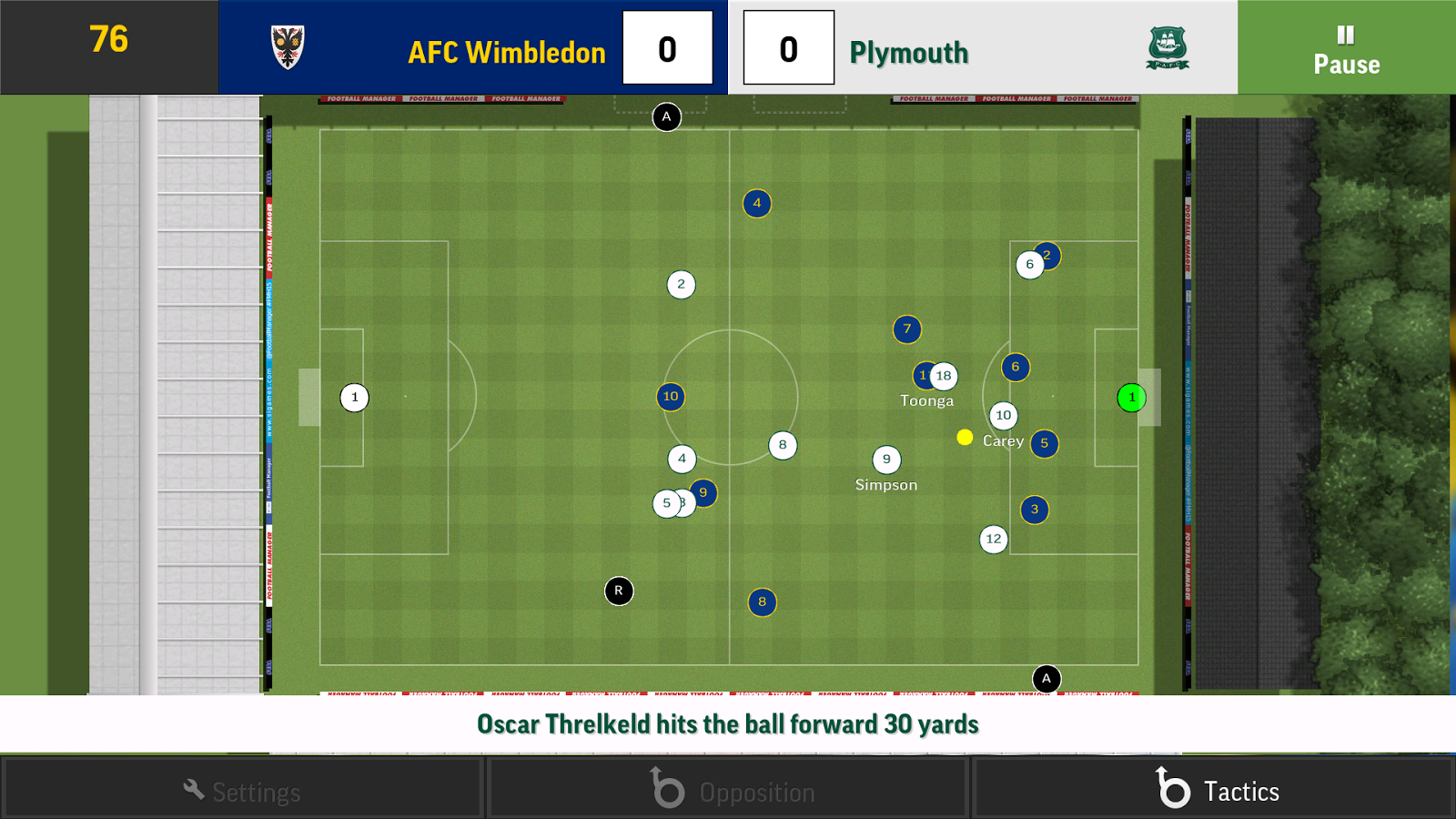Open the Settings panel
Screen dimensions: 1456x819
[241, 790]
